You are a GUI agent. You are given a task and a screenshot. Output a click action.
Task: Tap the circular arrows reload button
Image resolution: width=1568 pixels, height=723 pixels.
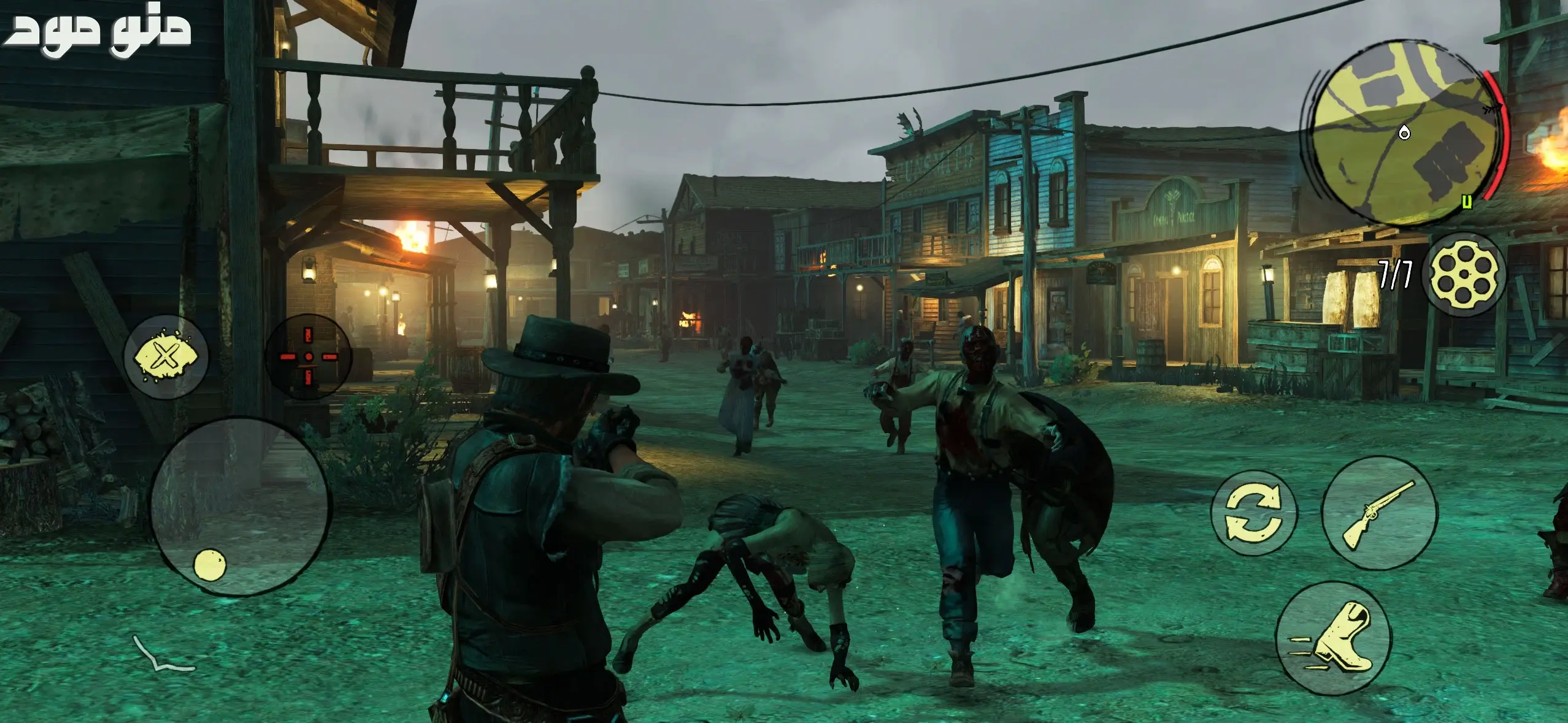tap(1253, 513)
